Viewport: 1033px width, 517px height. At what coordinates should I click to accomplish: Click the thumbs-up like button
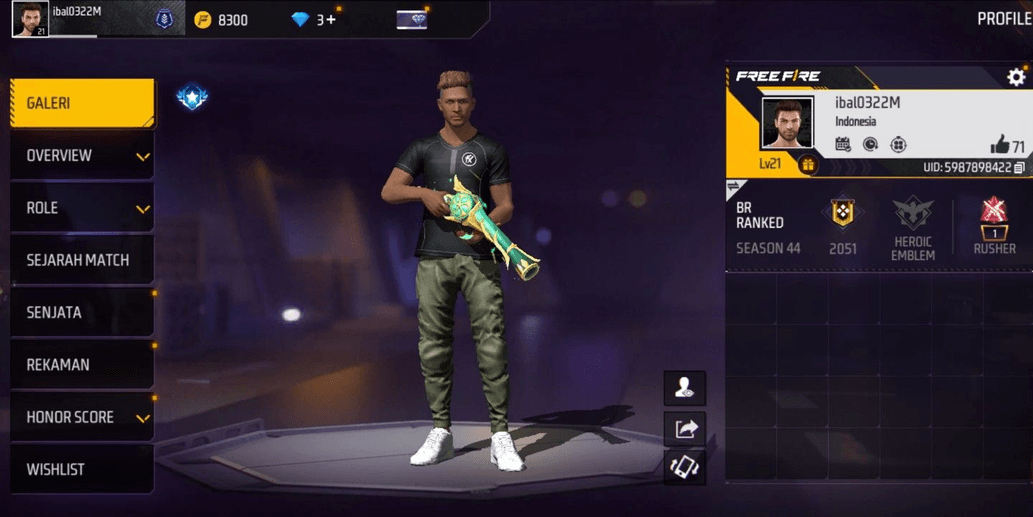1000,145
